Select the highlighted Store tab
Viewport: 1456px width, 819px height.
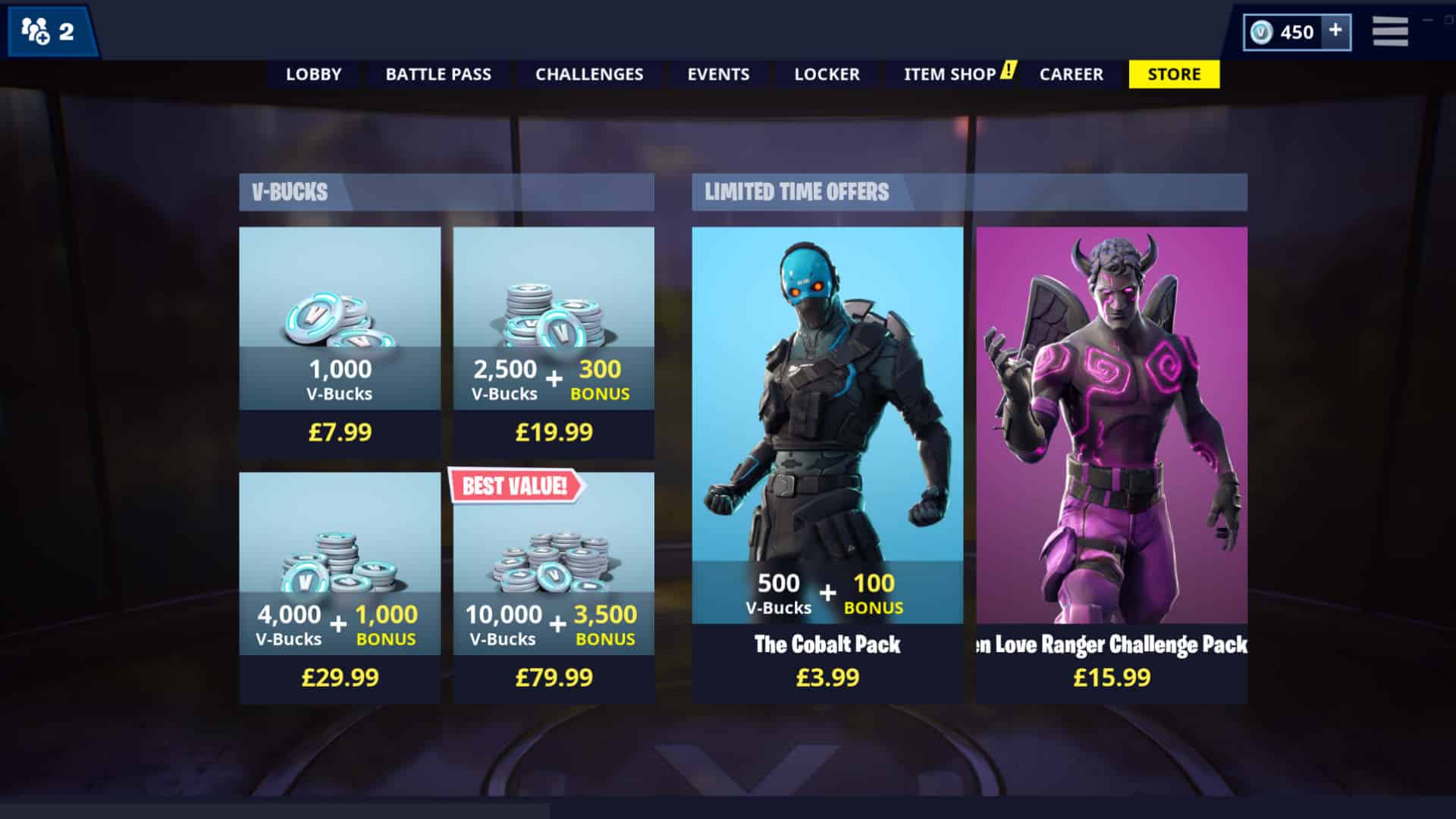point(1174,74)
